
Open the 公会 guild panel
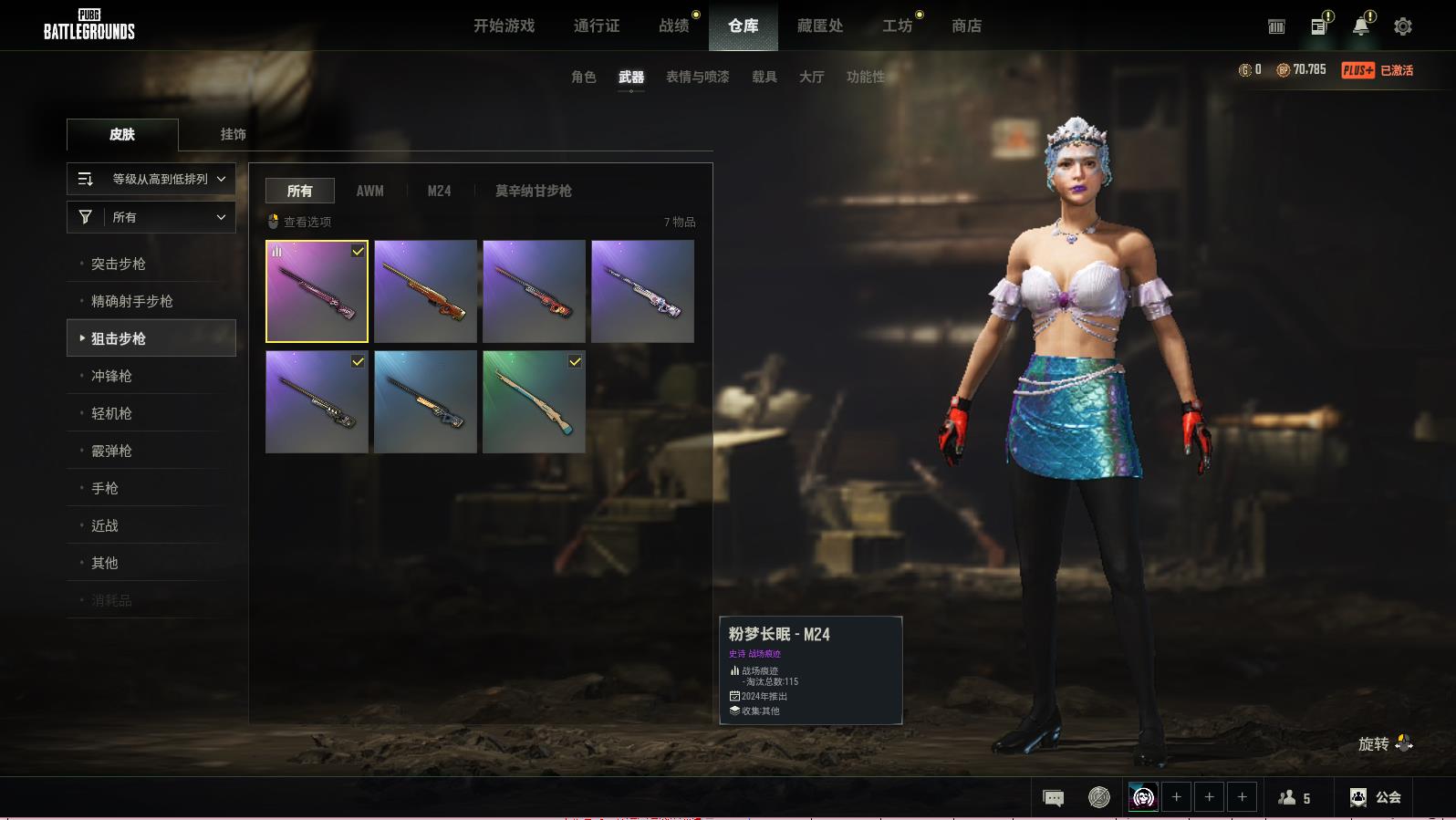pos(1376,797)
